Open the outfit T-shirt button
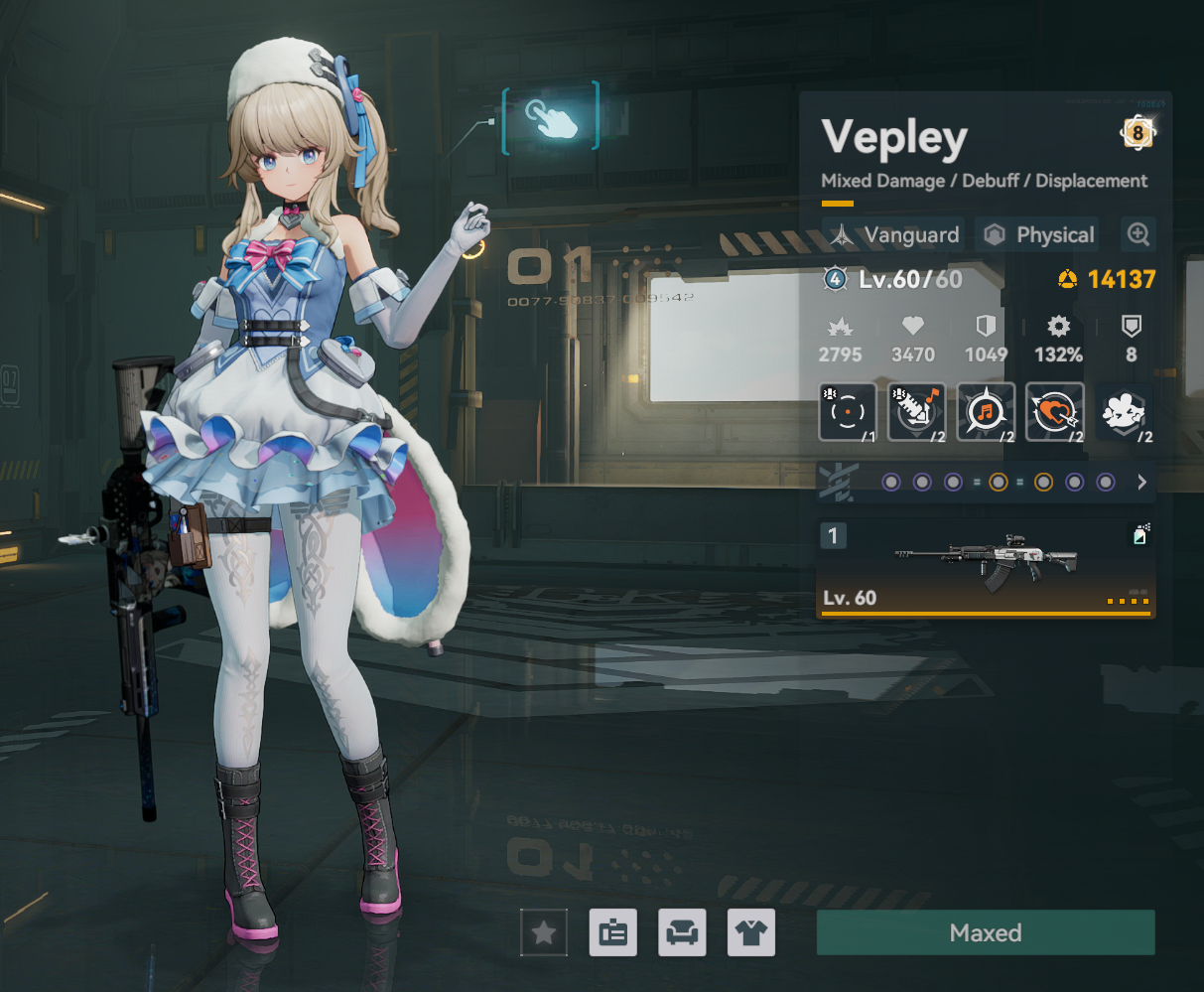This screenshot has height=992, width=1204. pos(751,932)
